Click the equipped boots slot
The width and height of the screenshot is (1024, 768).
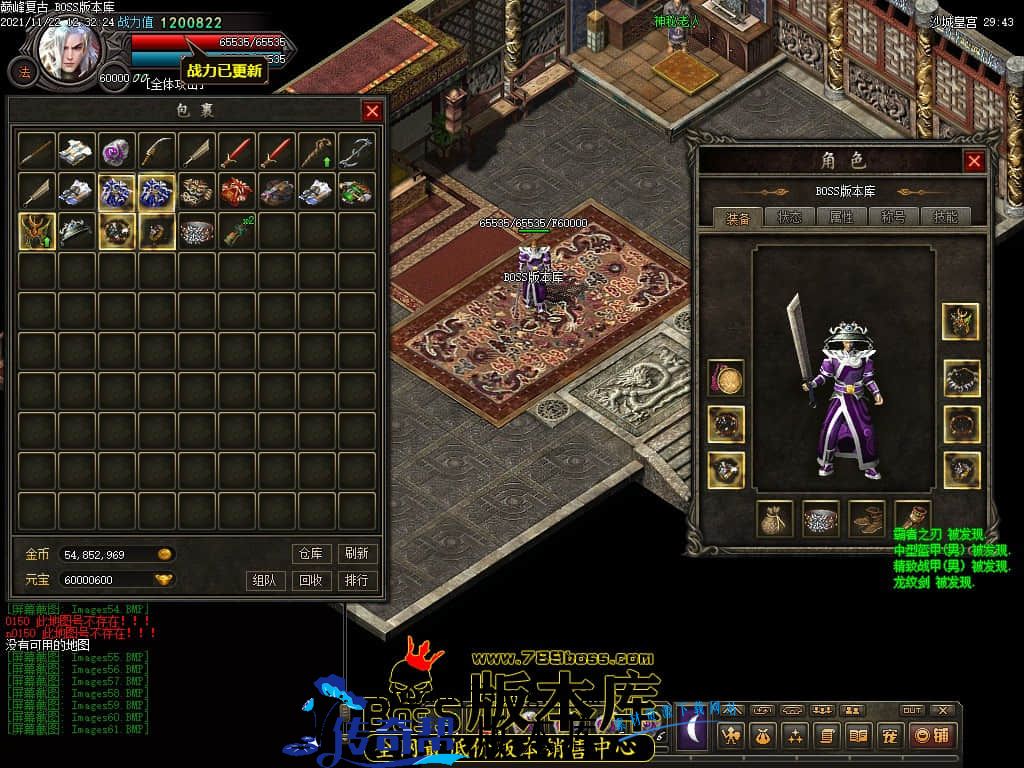click(x=867, y=519)
